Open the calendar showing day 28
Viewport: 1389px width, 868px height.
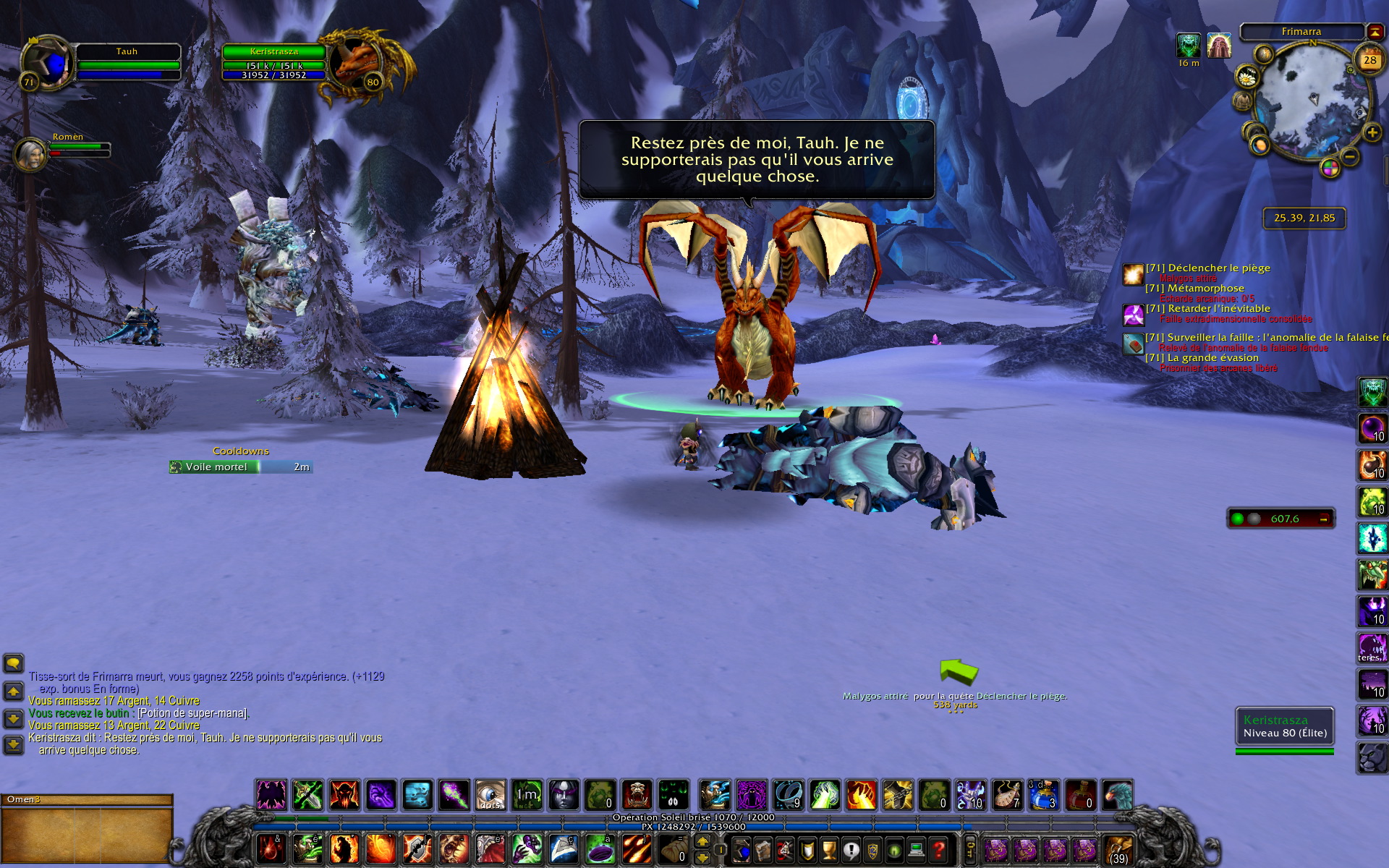coord(1369,61)
